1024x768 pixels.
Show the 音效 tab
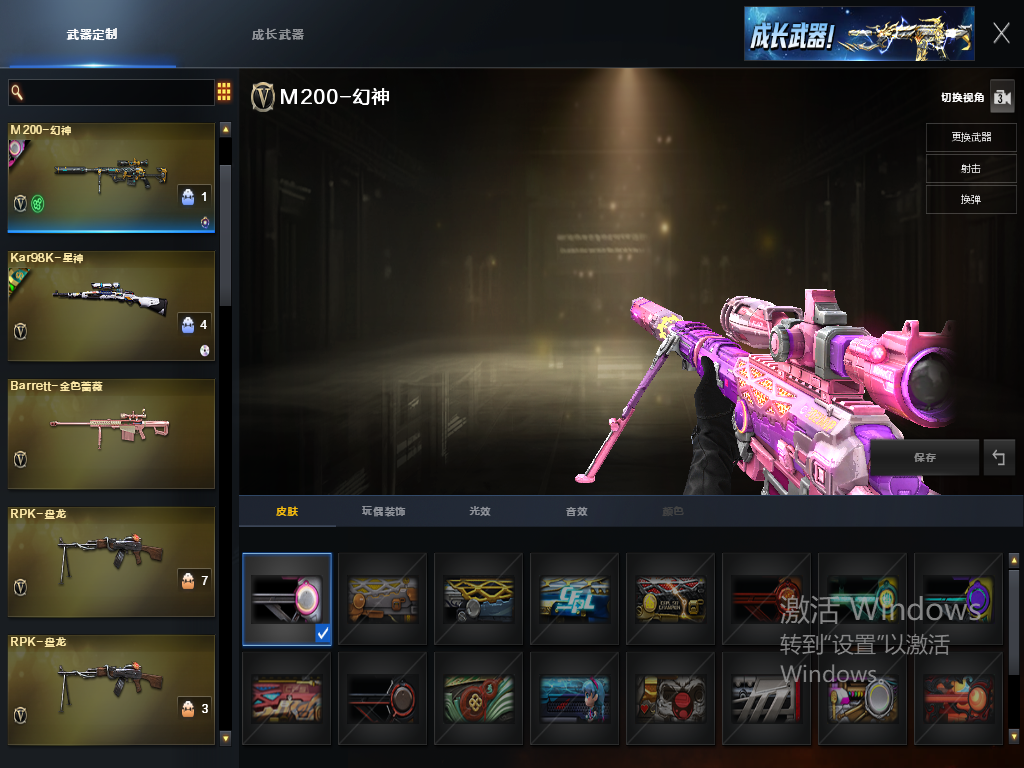tap(576, 512)
